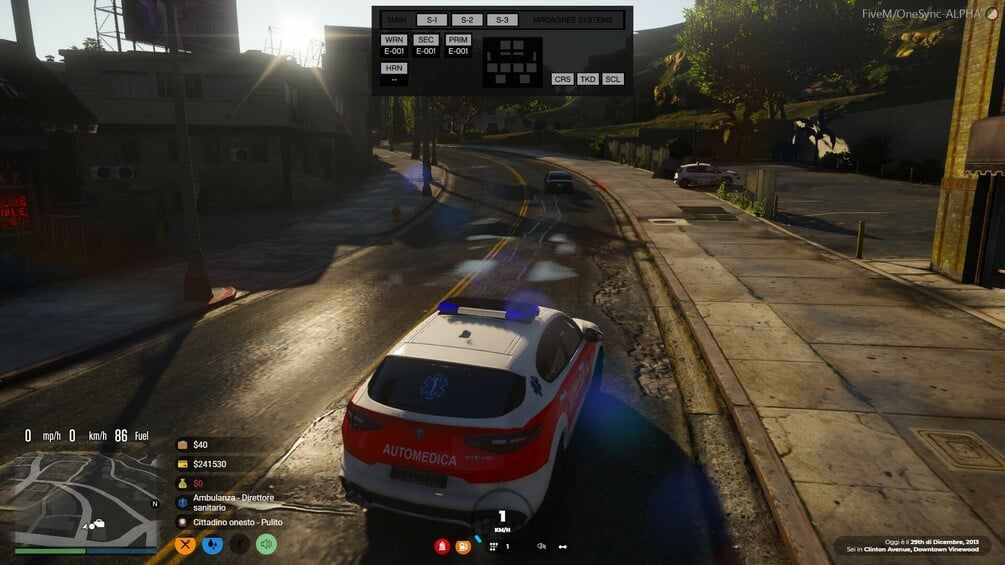This screenshot has height=565, width=1005.
Task: Click the bank card balance icon
Action: tap(183, 464)
